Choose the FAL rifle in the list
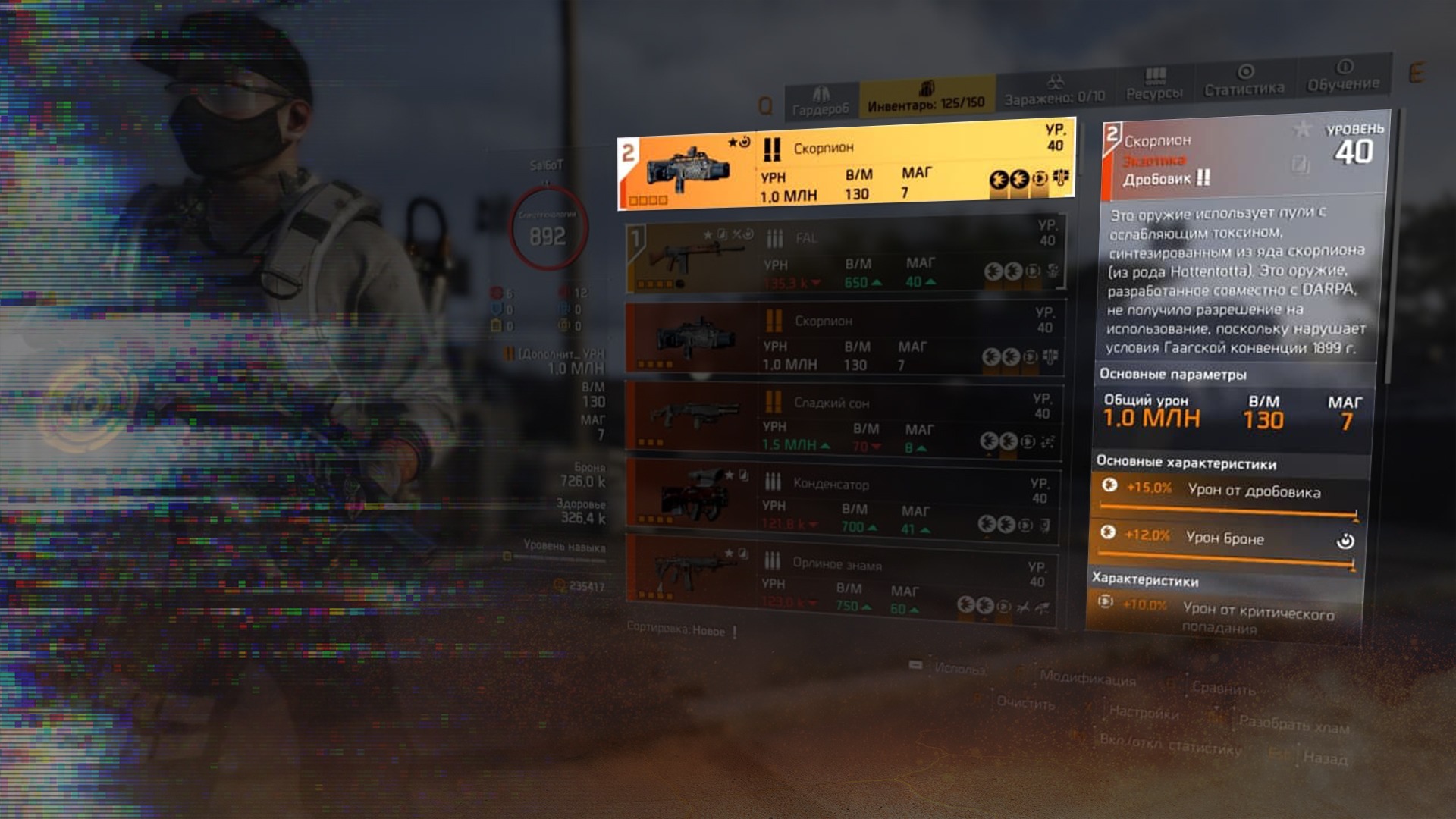 [844, 256]
